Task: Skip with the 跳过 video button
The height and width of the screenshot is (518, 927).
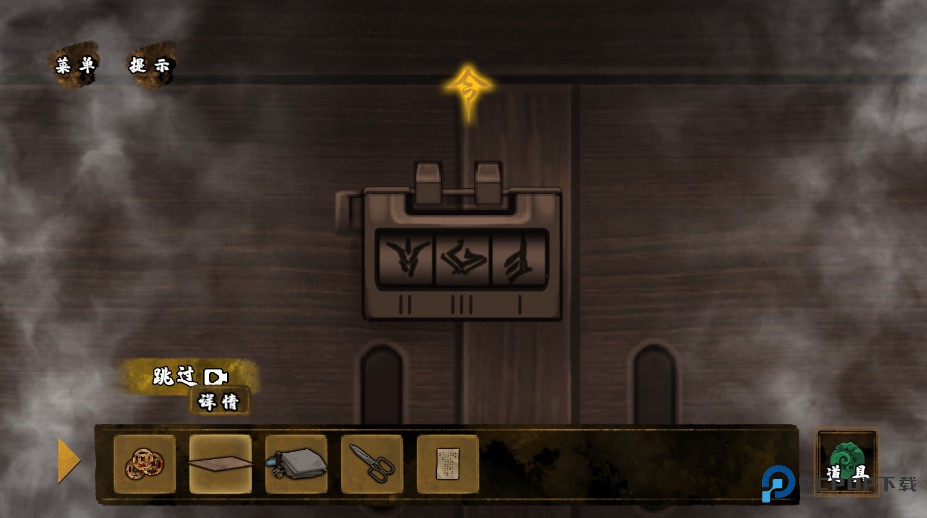Action: [190, 376]
